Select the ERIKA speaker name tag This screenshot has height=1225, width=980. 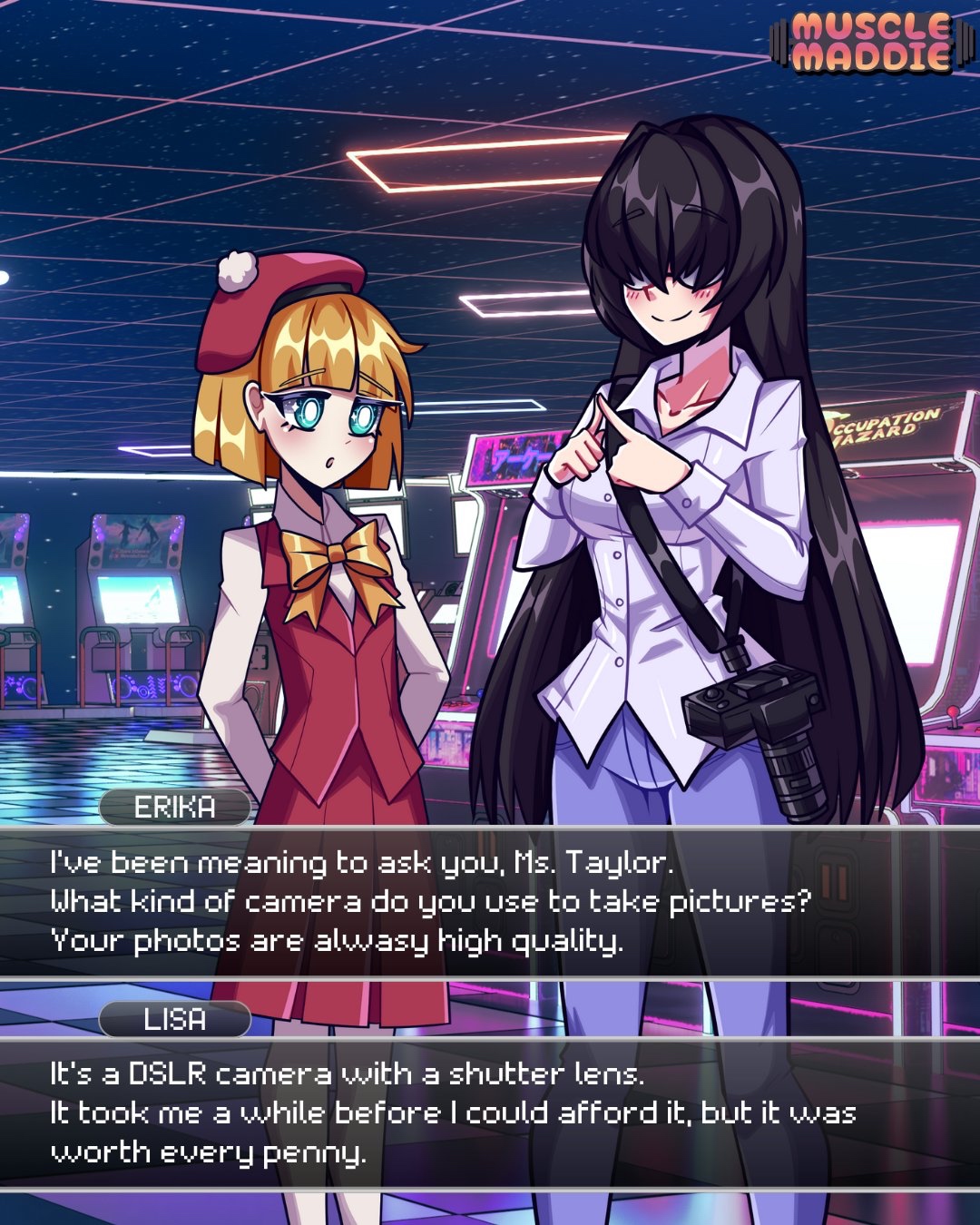pos(175,808)
